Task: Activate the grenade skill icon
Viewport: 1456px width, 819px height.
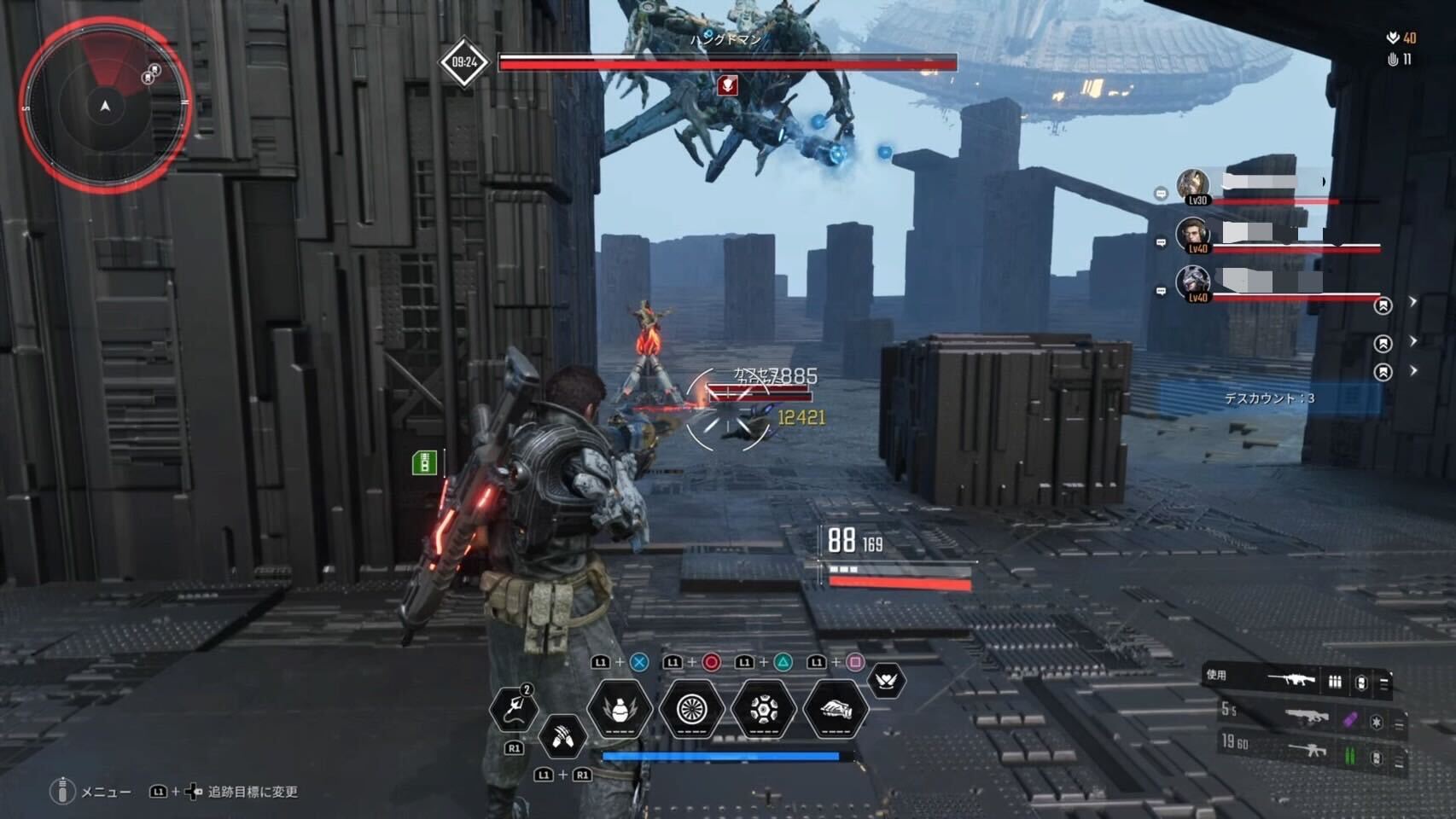Action: pyautogui.click(x=620, y=709)
